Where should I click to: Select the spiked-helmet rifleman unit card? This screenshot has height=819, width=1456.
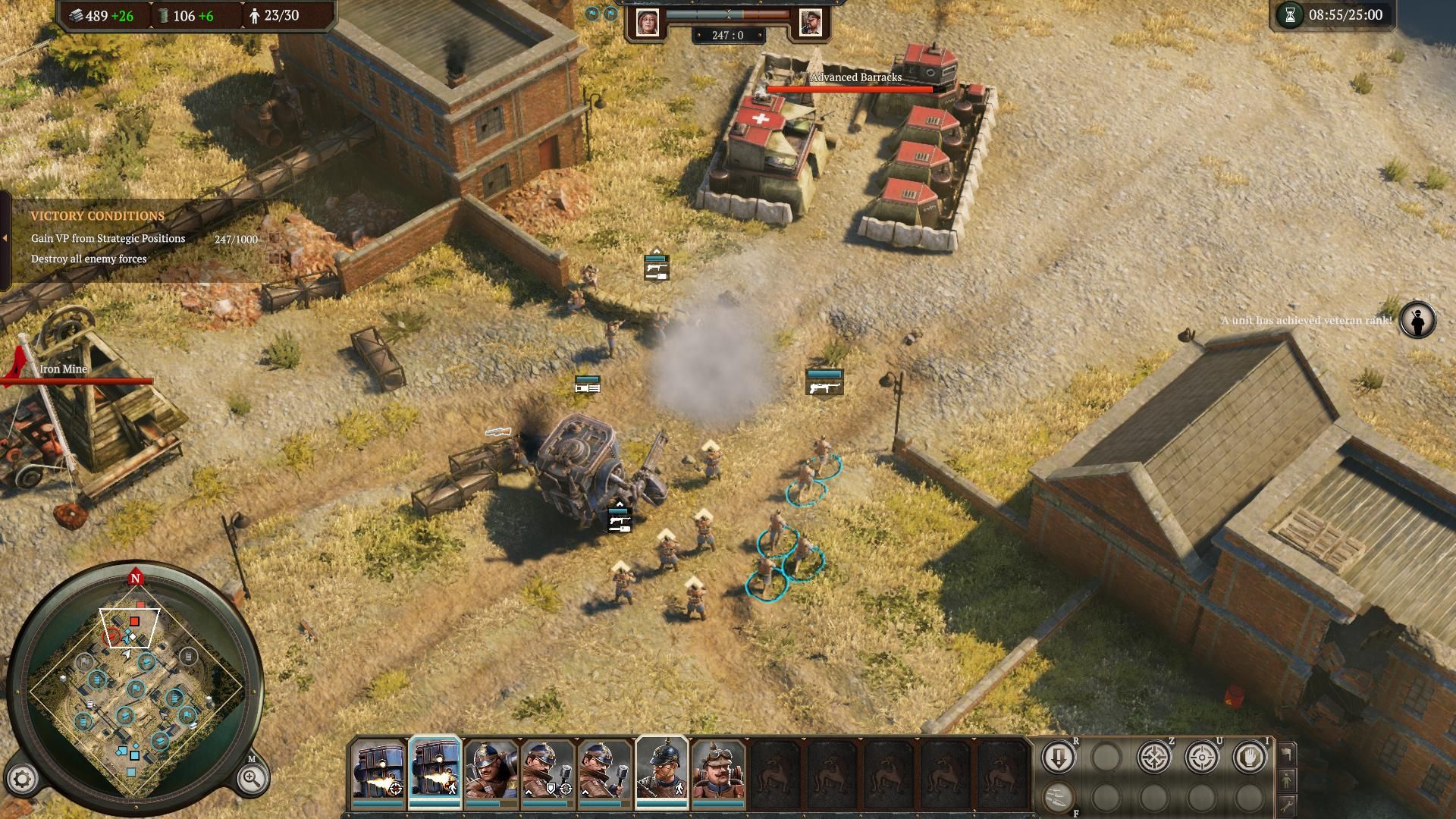tap(661, 772)
